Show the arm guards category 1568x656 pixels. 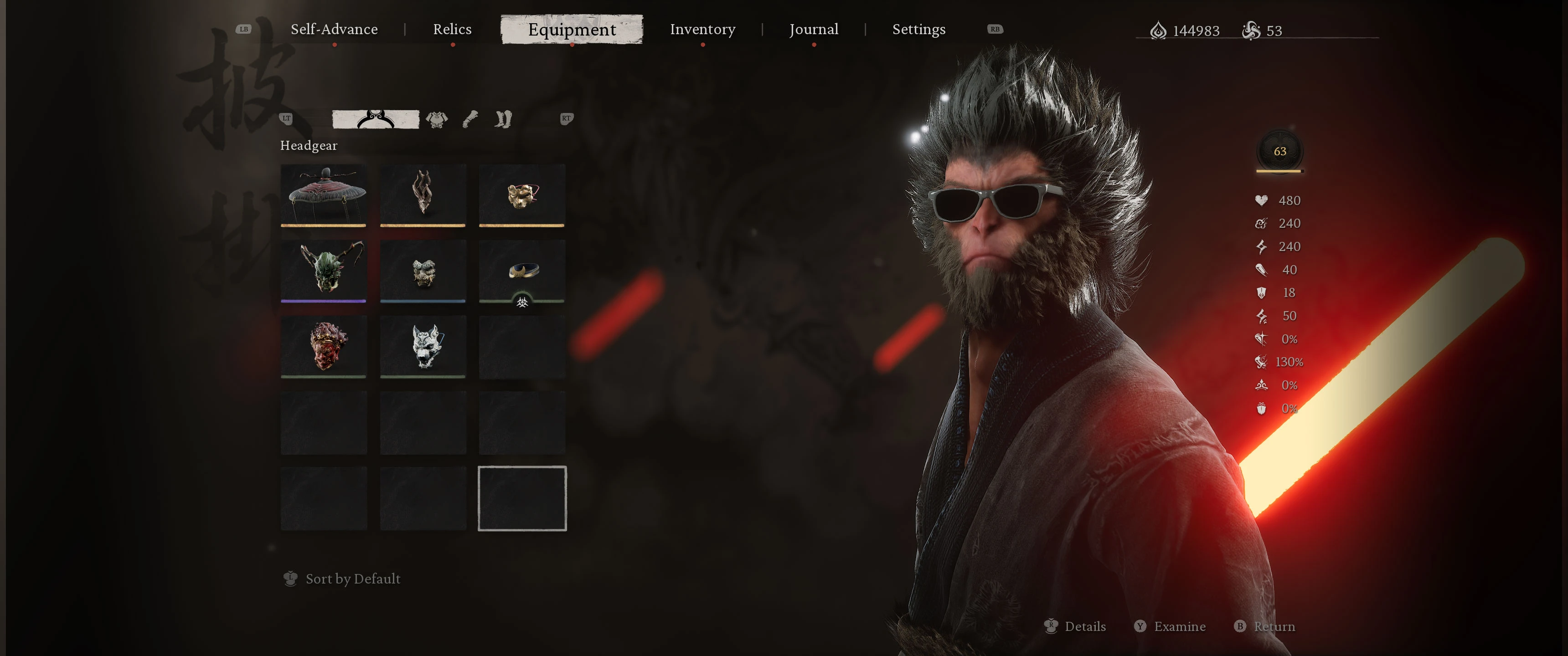click(x=470, y=118)
